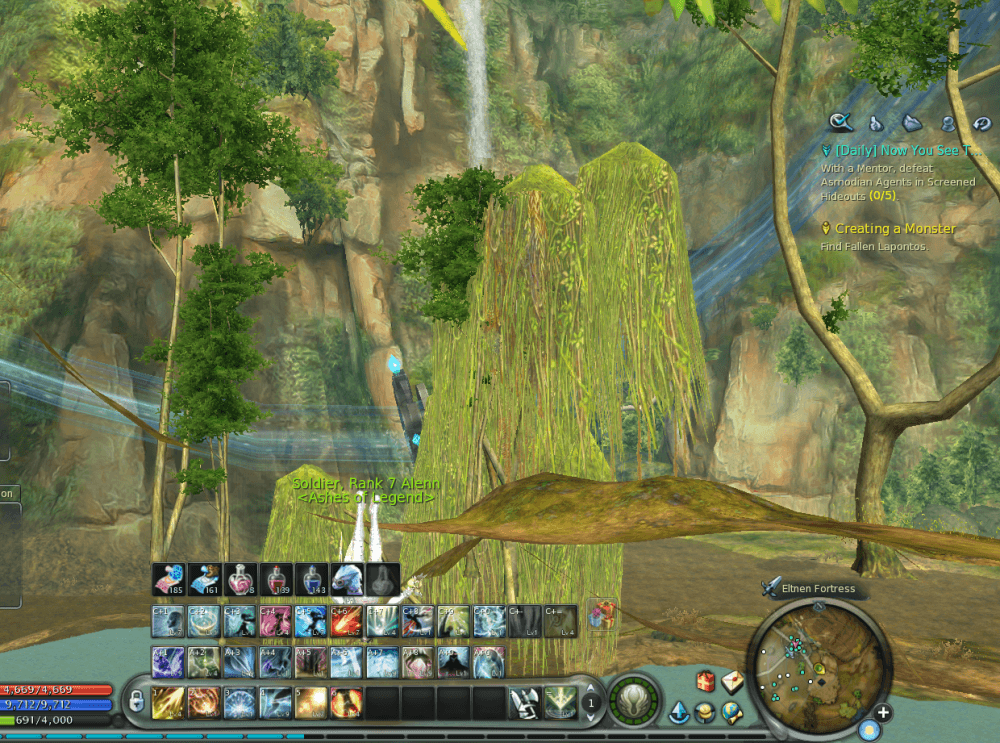Open the globe and scroll icon
Screen dimensions: 1000x743
tap(732, 712)
